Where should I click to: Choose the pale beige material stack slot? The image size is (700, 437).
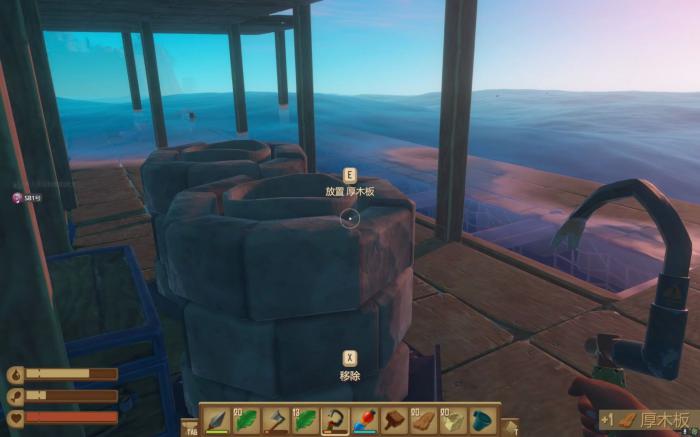[x=453, y=420]
